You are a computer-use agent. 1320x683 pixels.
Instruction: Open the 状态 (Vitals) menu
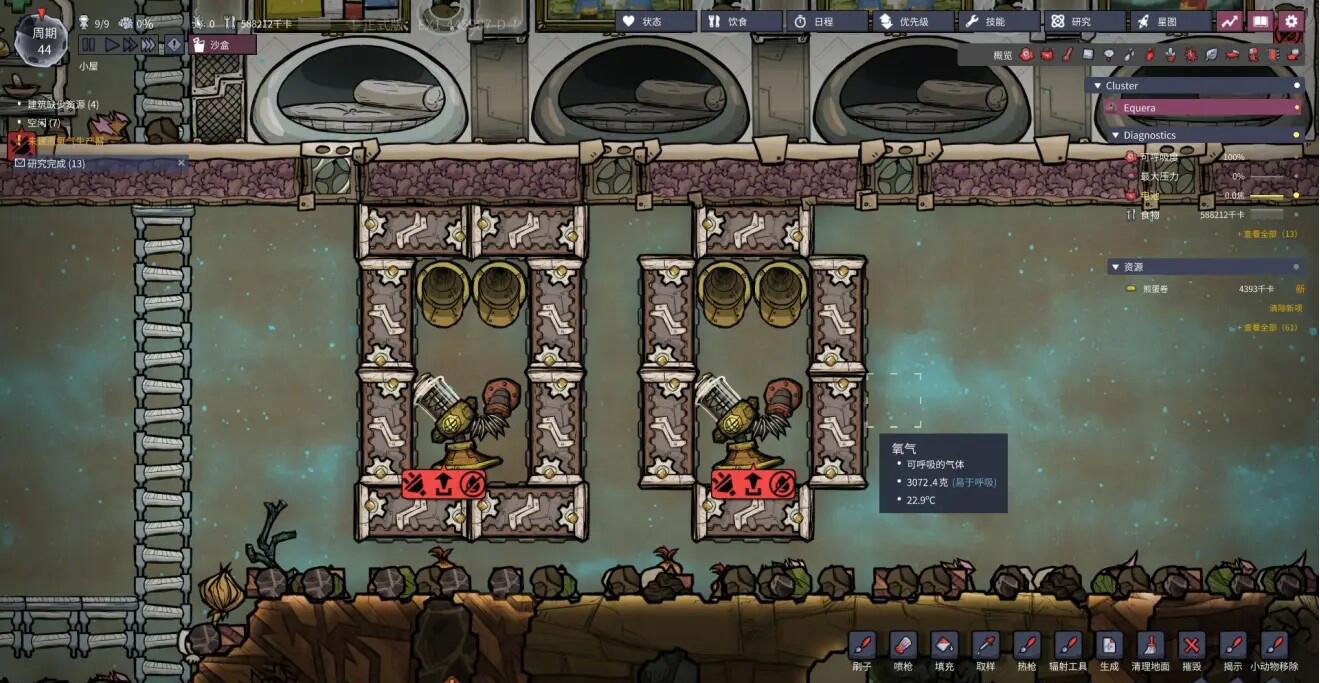click(655, 21)
